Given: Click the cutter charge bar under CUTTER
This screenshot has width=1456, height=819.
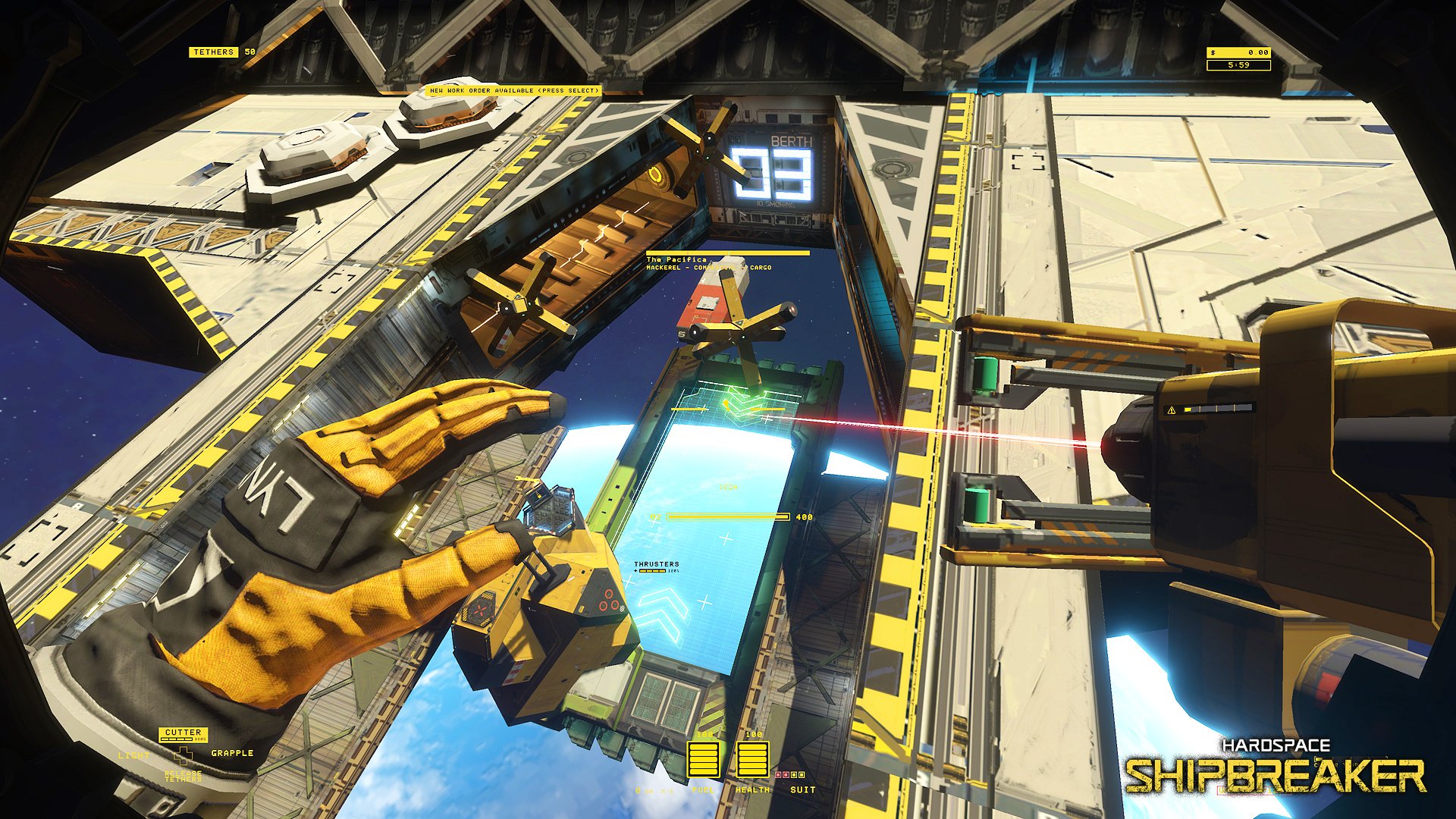Looking at the screenshot, I should point(177,740).
